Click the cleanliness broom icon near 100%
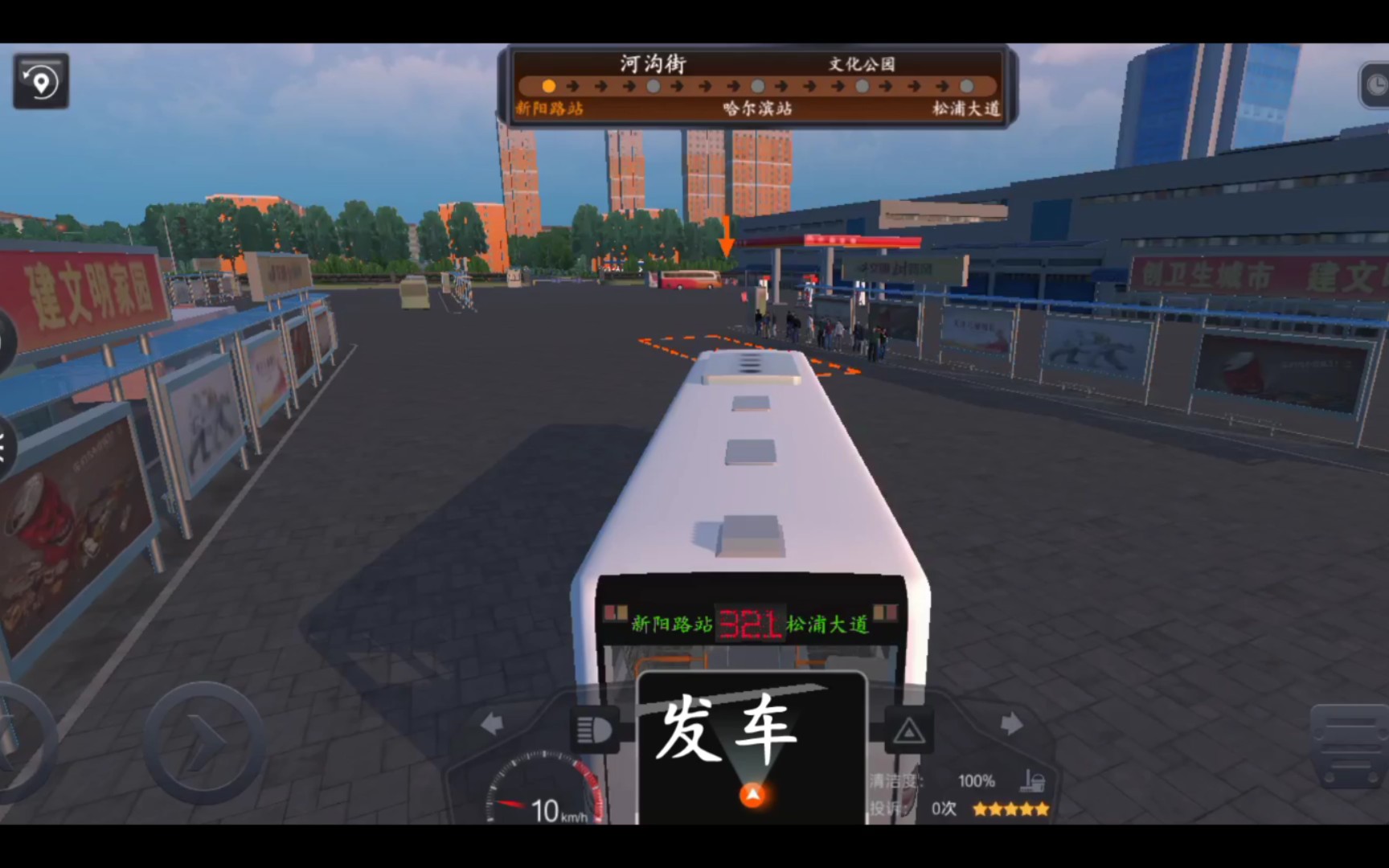 click(x=1033, y=780)
